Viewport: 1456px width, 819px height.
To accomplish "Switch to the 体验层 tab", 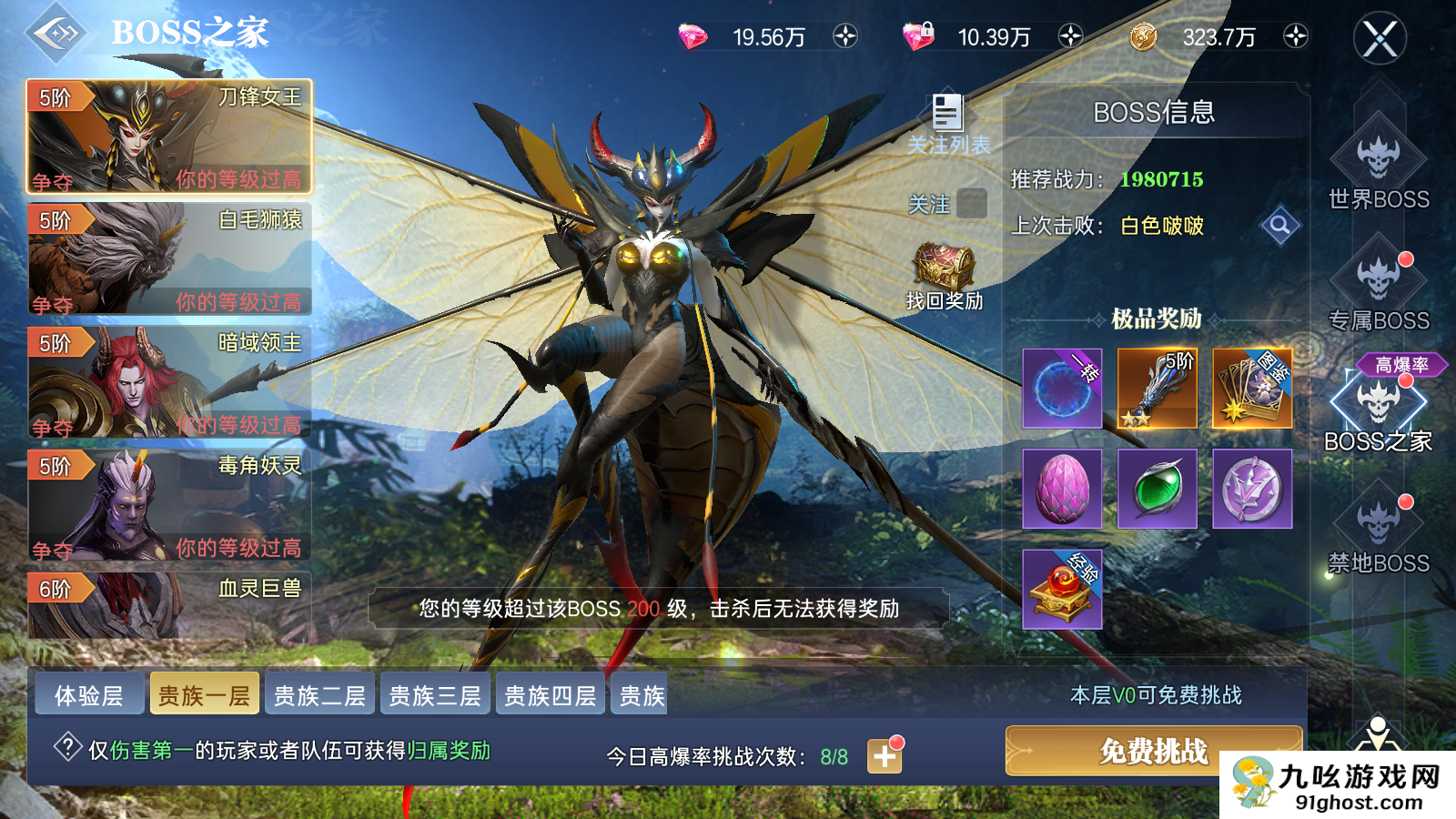I will click(88, 694).
